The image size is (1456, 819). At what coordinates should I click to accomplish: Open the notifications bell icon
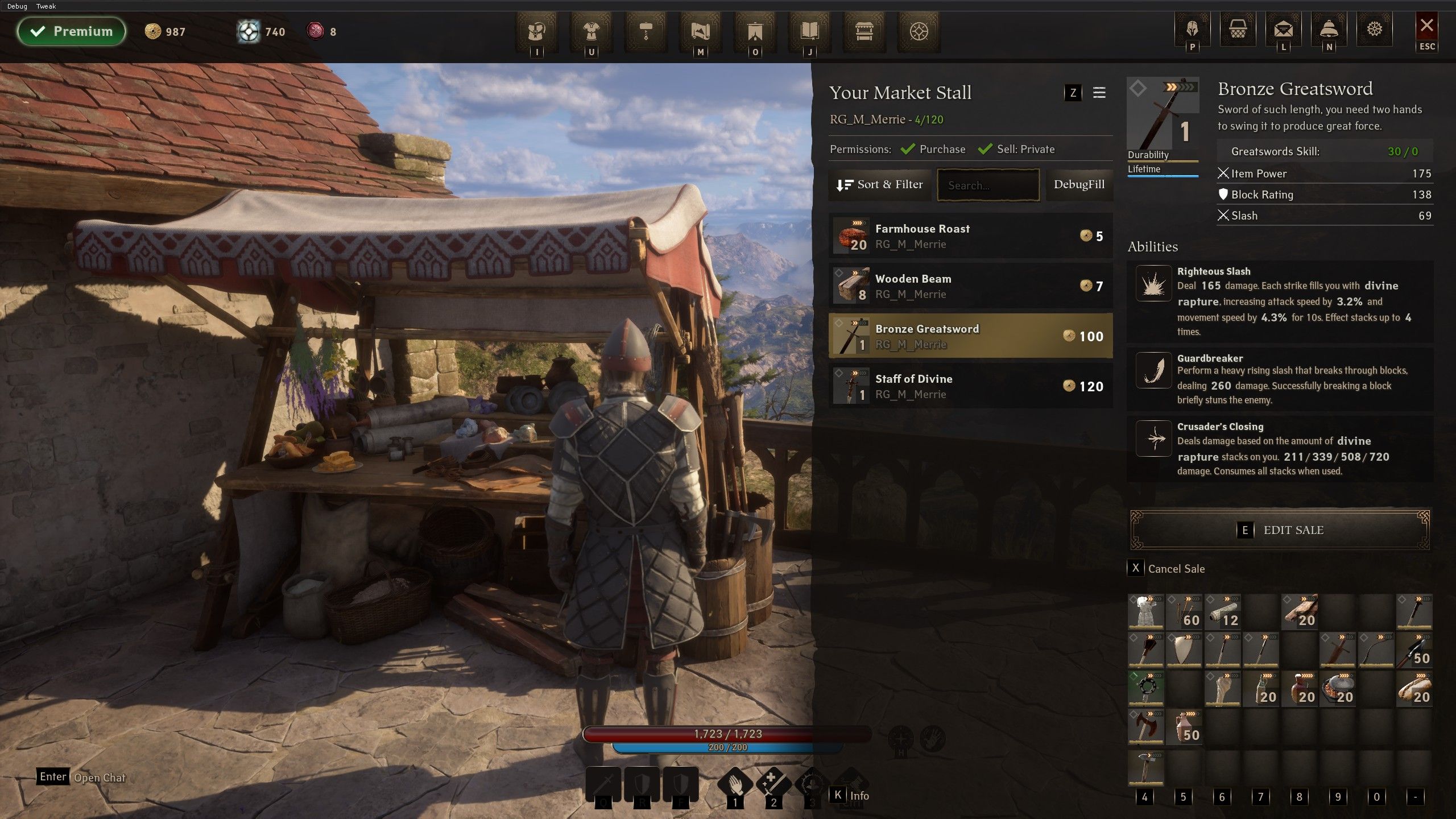click(1329, 29)
